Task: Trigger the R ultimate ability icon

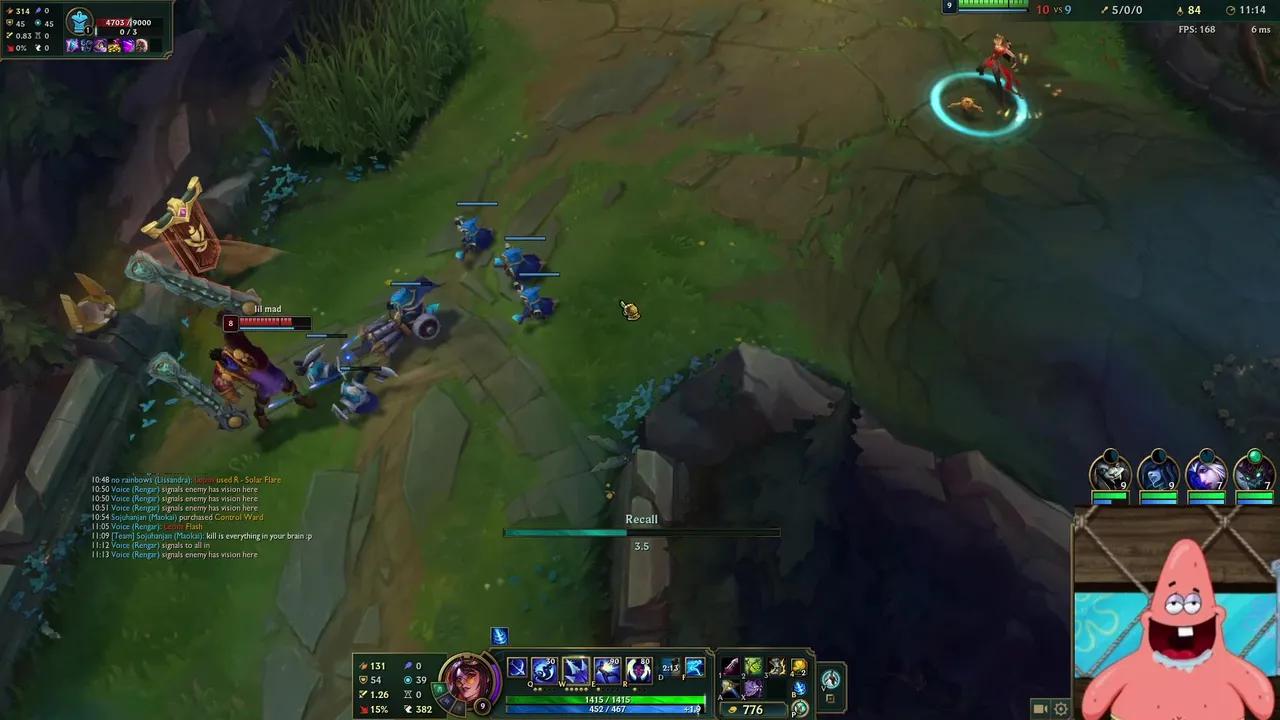Action: [638, 668]
